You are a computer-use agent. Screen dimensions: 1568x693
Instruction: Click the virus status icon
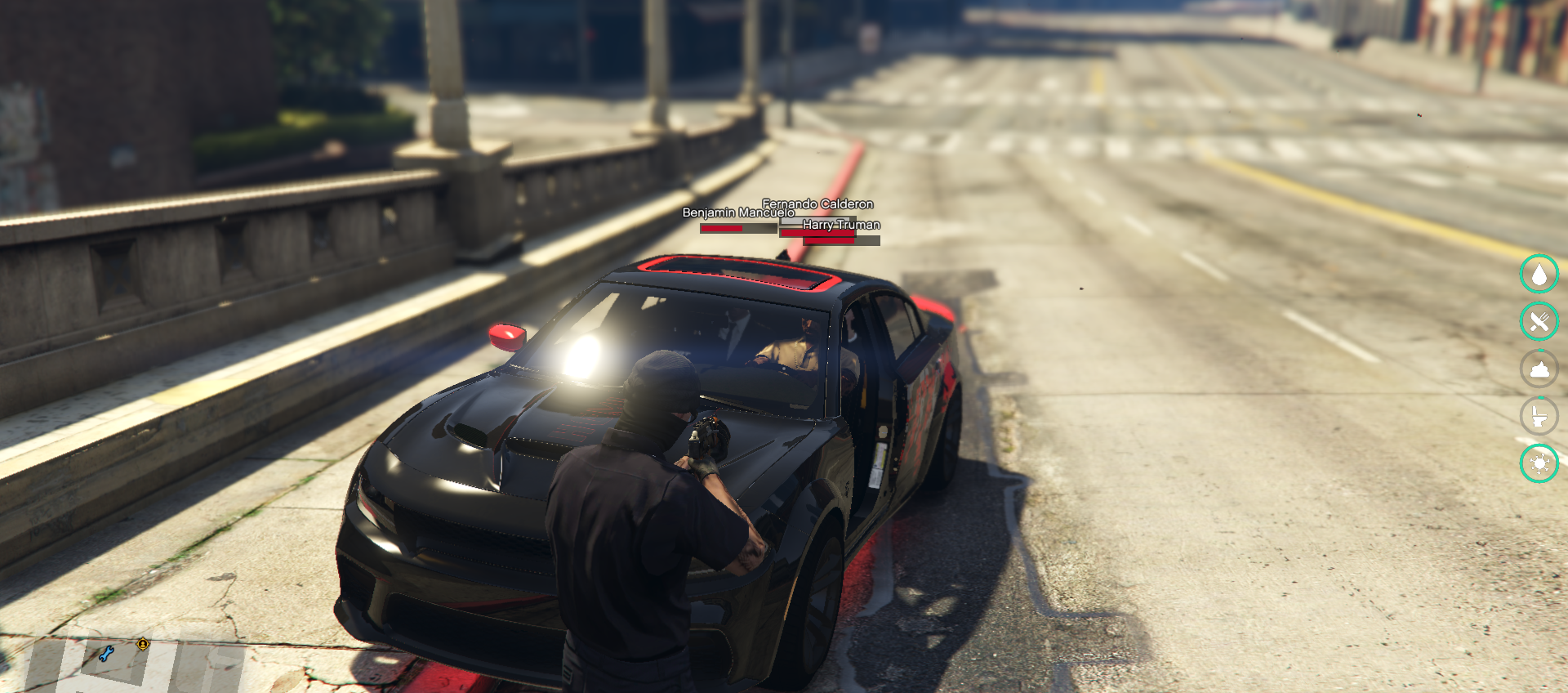(x=1539, y=463)
